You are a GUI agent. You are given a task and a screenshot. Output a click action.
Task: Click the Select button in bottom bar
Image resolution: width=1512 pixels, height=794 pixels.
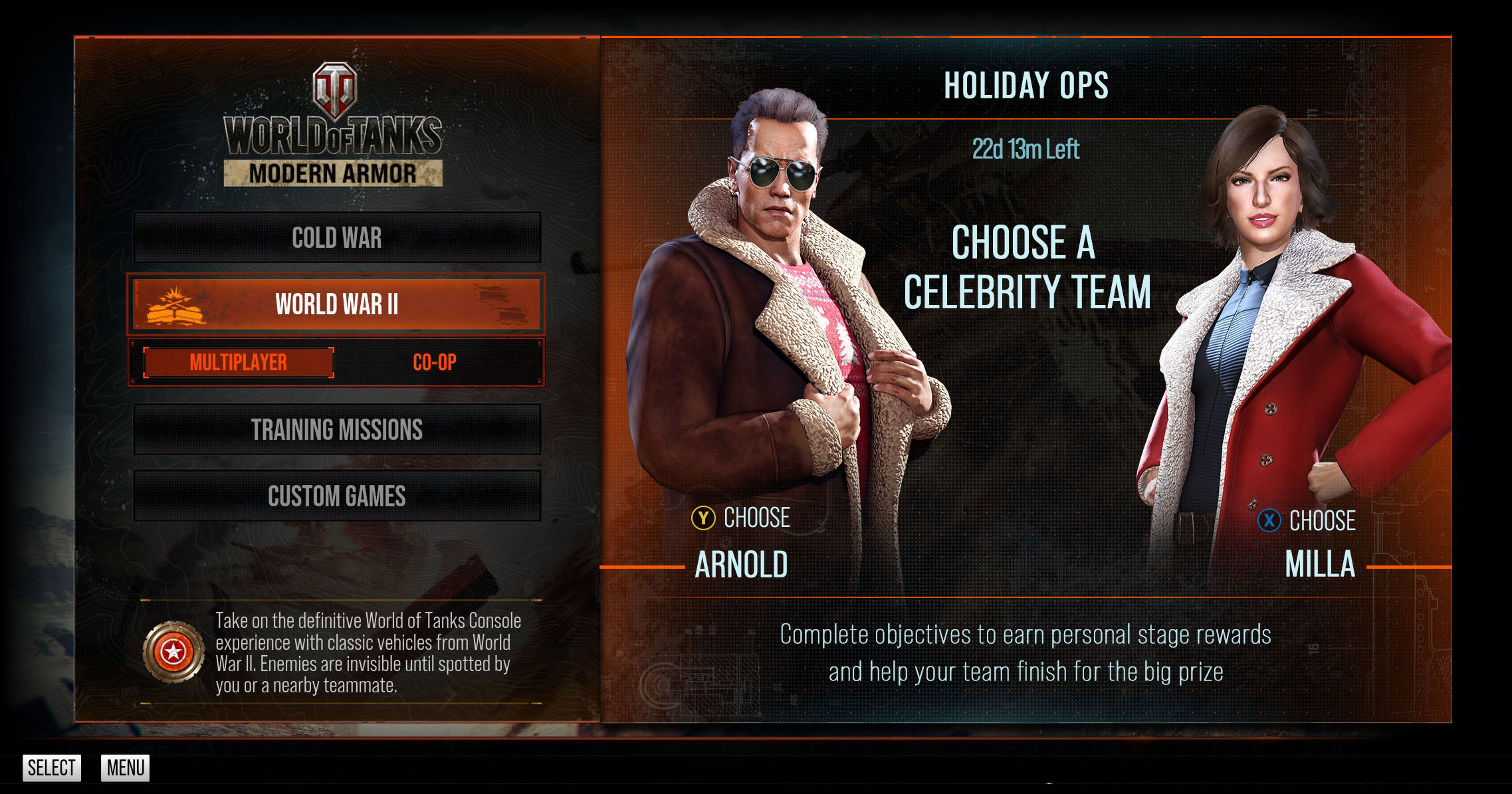click(x=52, y=768)
